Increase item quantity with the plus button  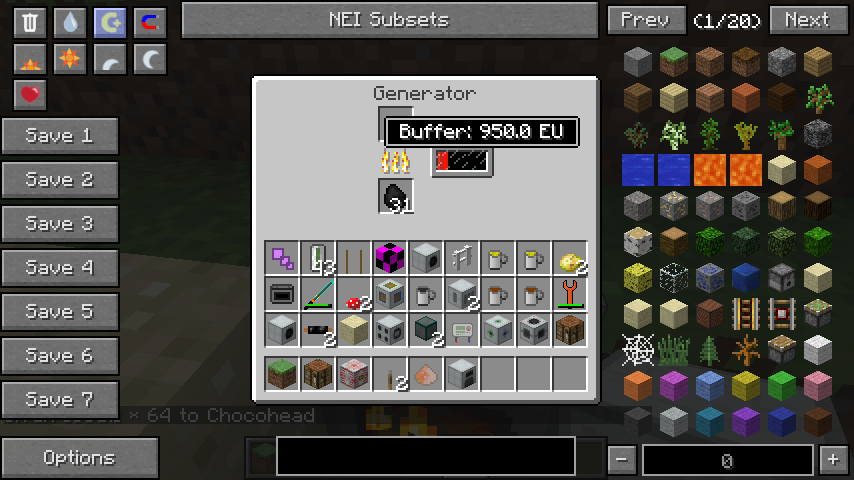pyautogui.click(x=833, y=460)
